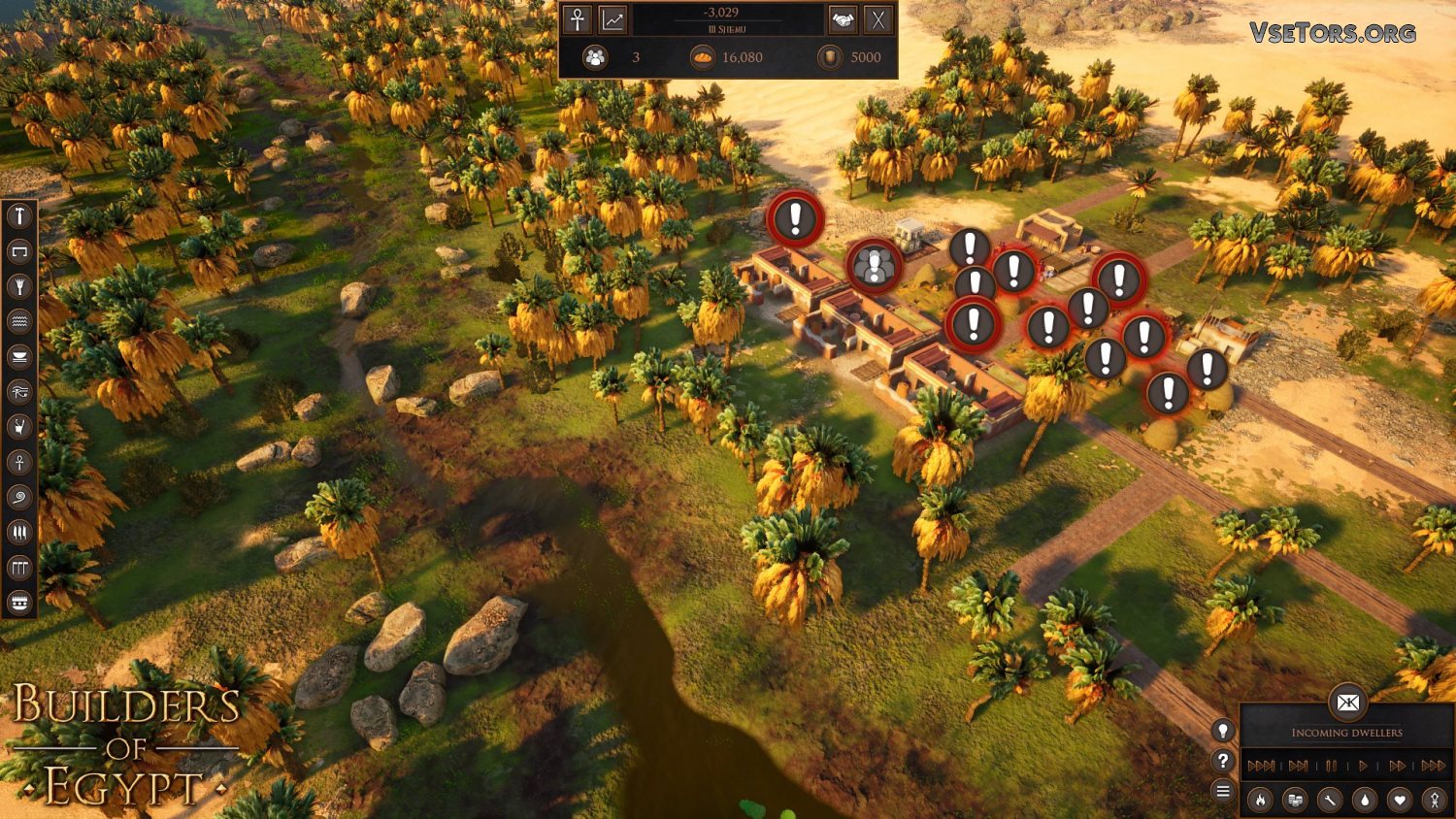Toggle the fire overlay icon
The height and width of the screenshot is (819, 1456).
pos(1260,800)
